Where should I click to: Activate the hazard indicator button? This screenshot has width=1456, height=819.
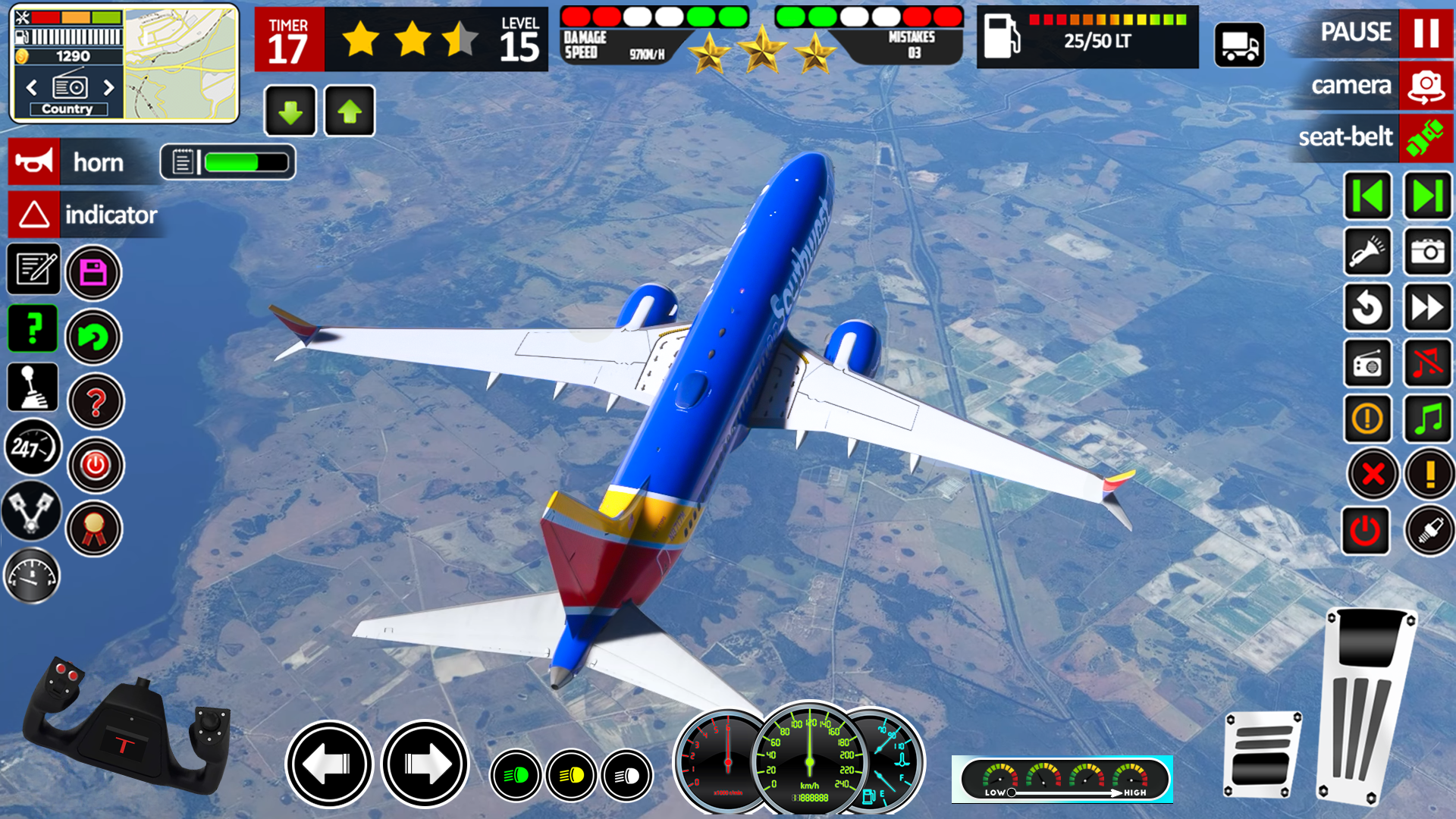(x=34, y=215)
